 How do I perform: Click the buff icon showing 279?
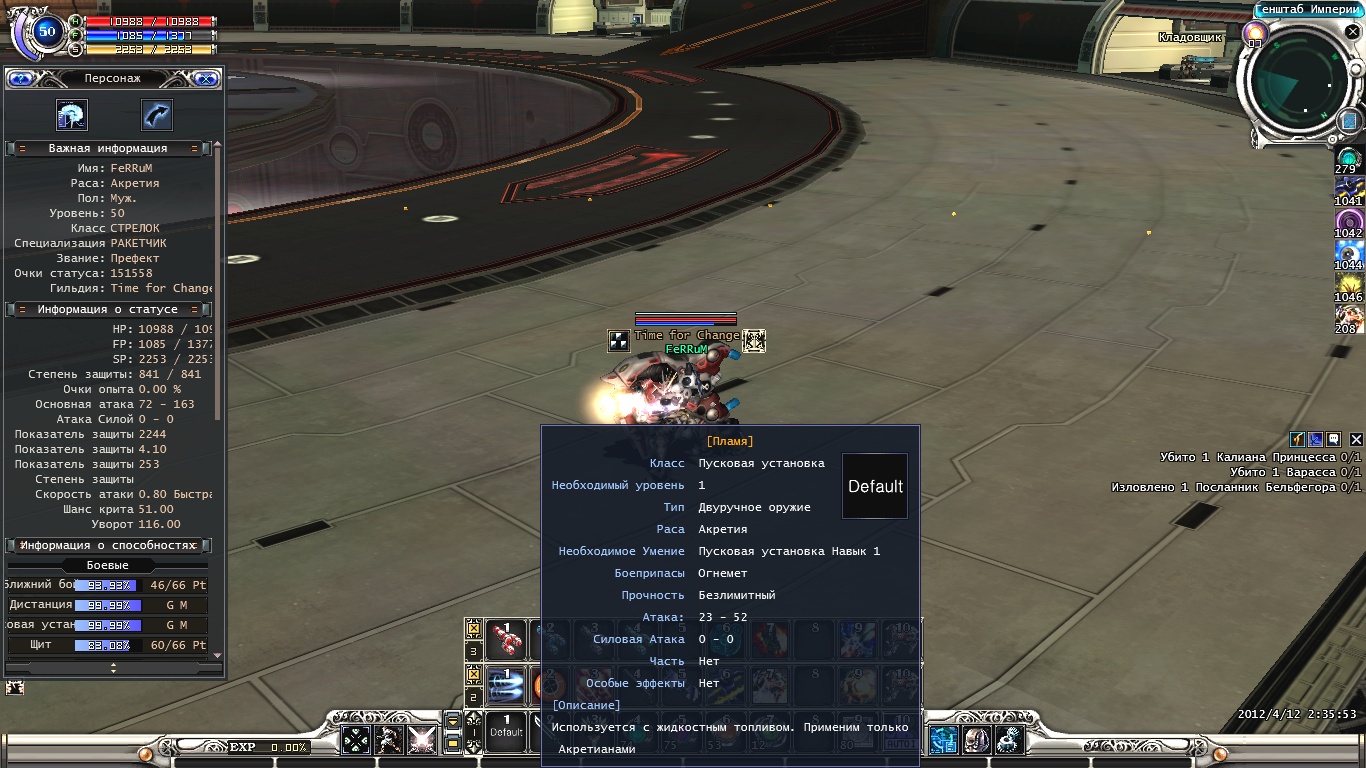[1349, 158]
